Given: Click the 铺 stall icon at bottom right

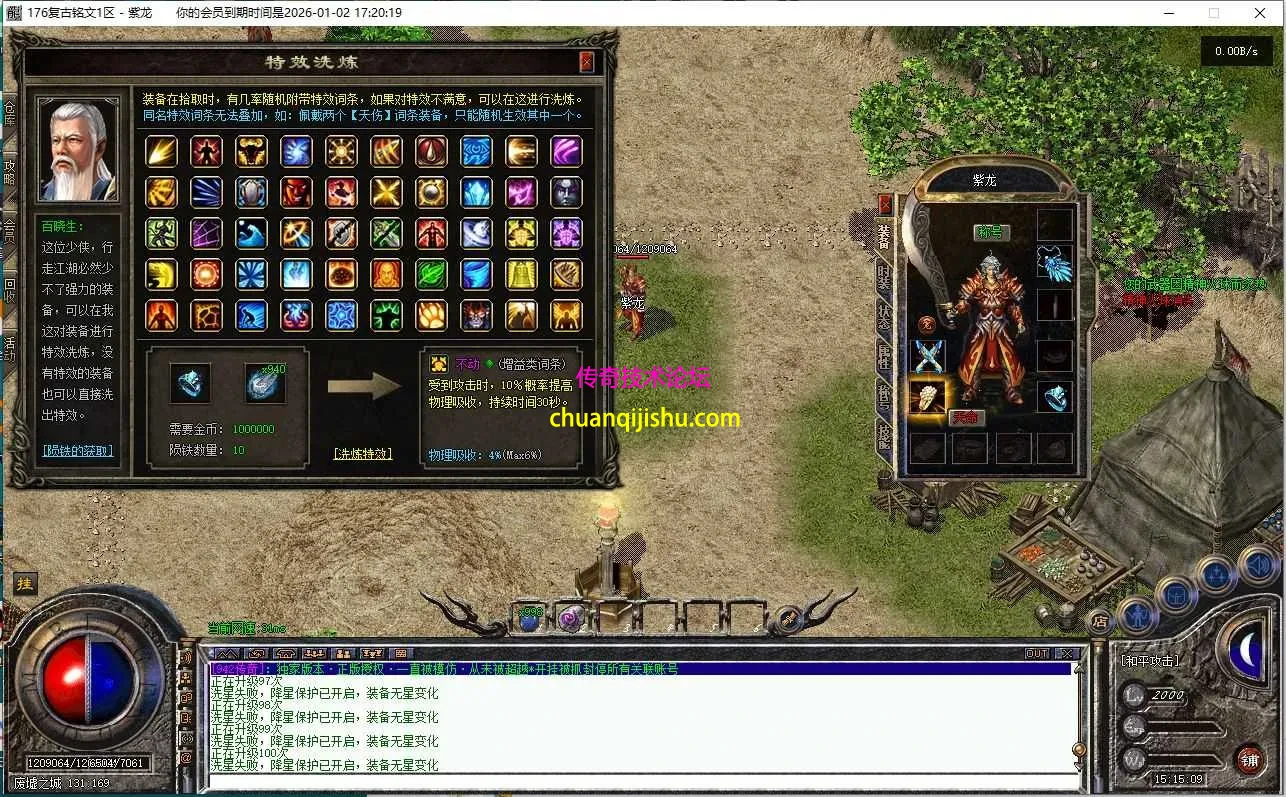Looking at the screenshot, I should pos(1249,759).
